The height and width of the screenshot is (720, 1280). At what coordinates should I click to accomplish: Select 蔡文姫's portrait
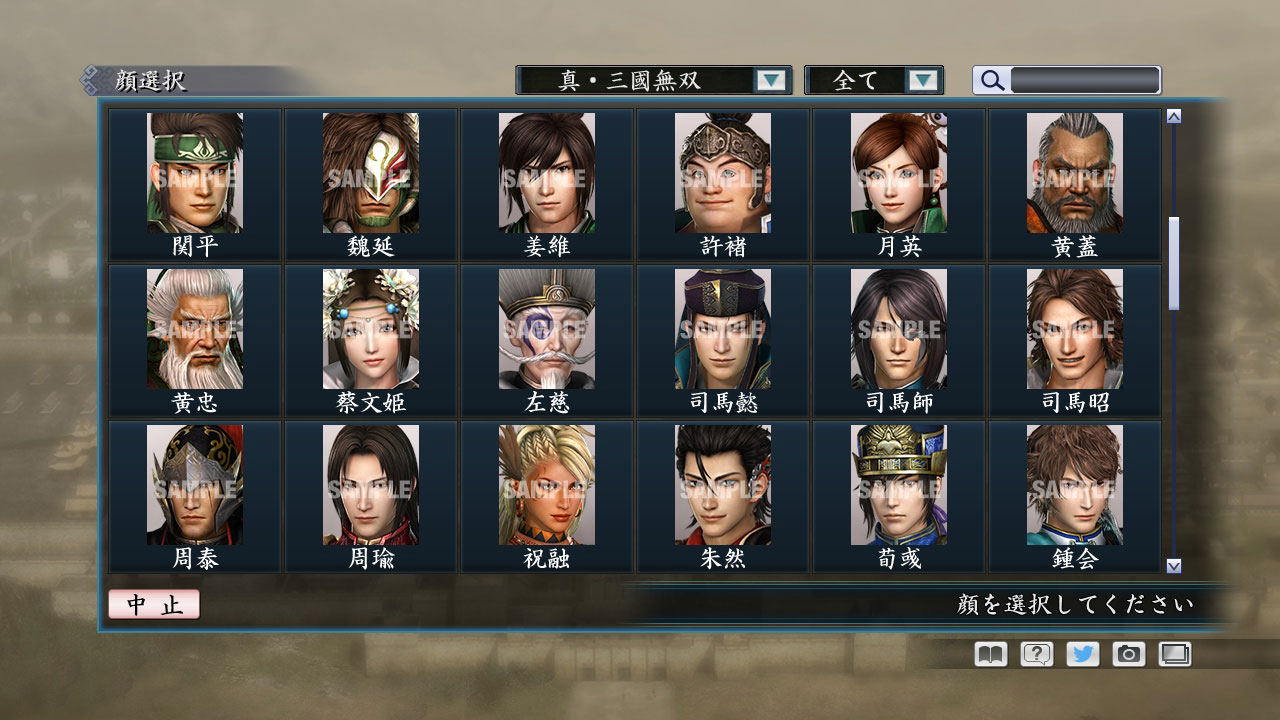click(369, 329)
